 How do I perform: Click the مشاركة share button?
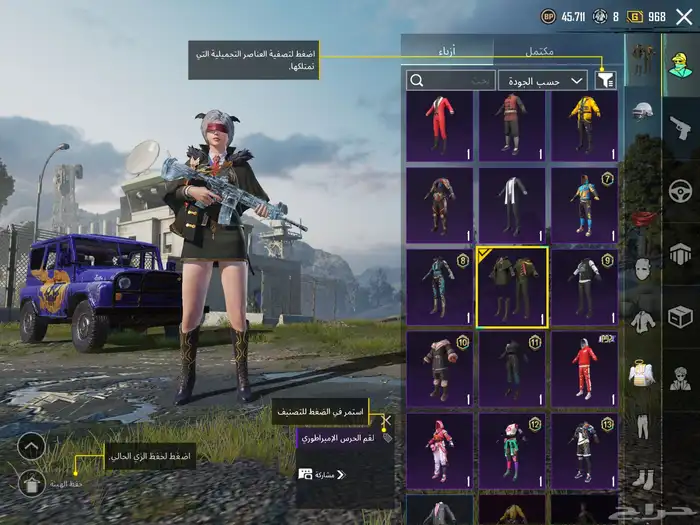(x=318, y=474)
